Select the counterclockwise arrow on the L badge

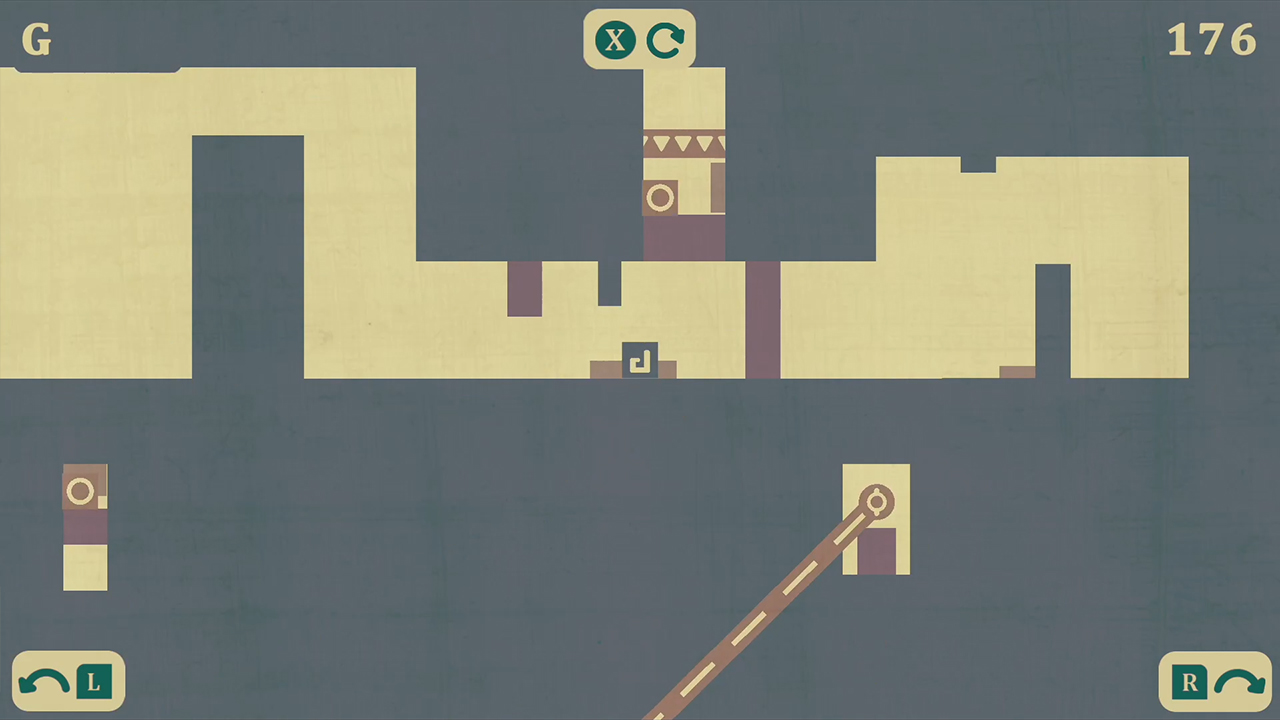tap(42, 681)
